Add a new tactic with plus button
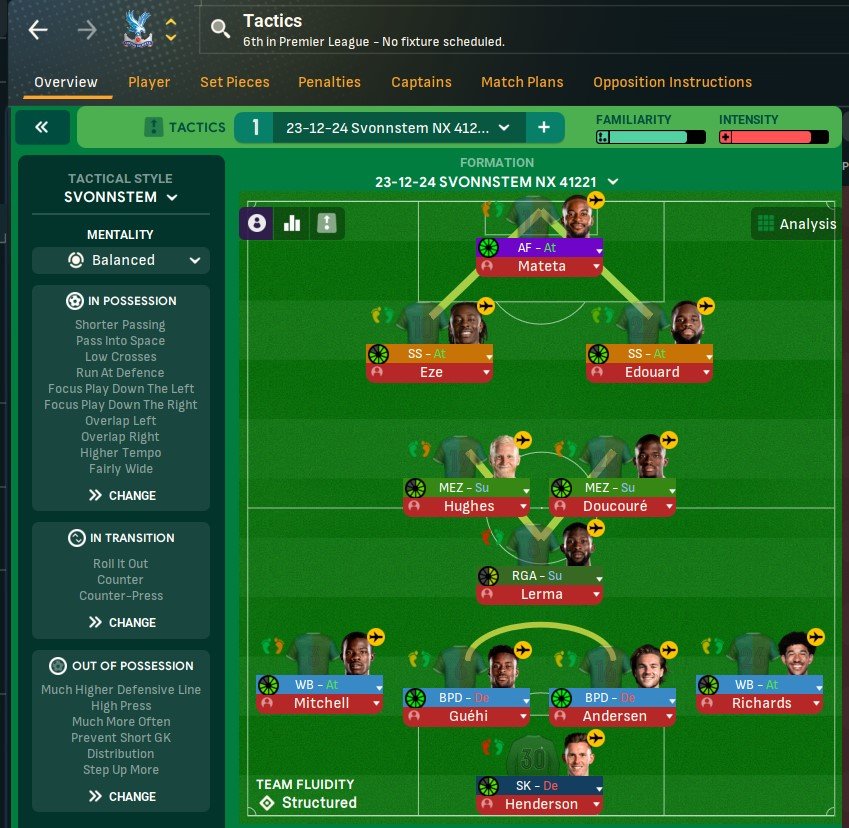Screen dimensions: 849x828 (544, 127)
